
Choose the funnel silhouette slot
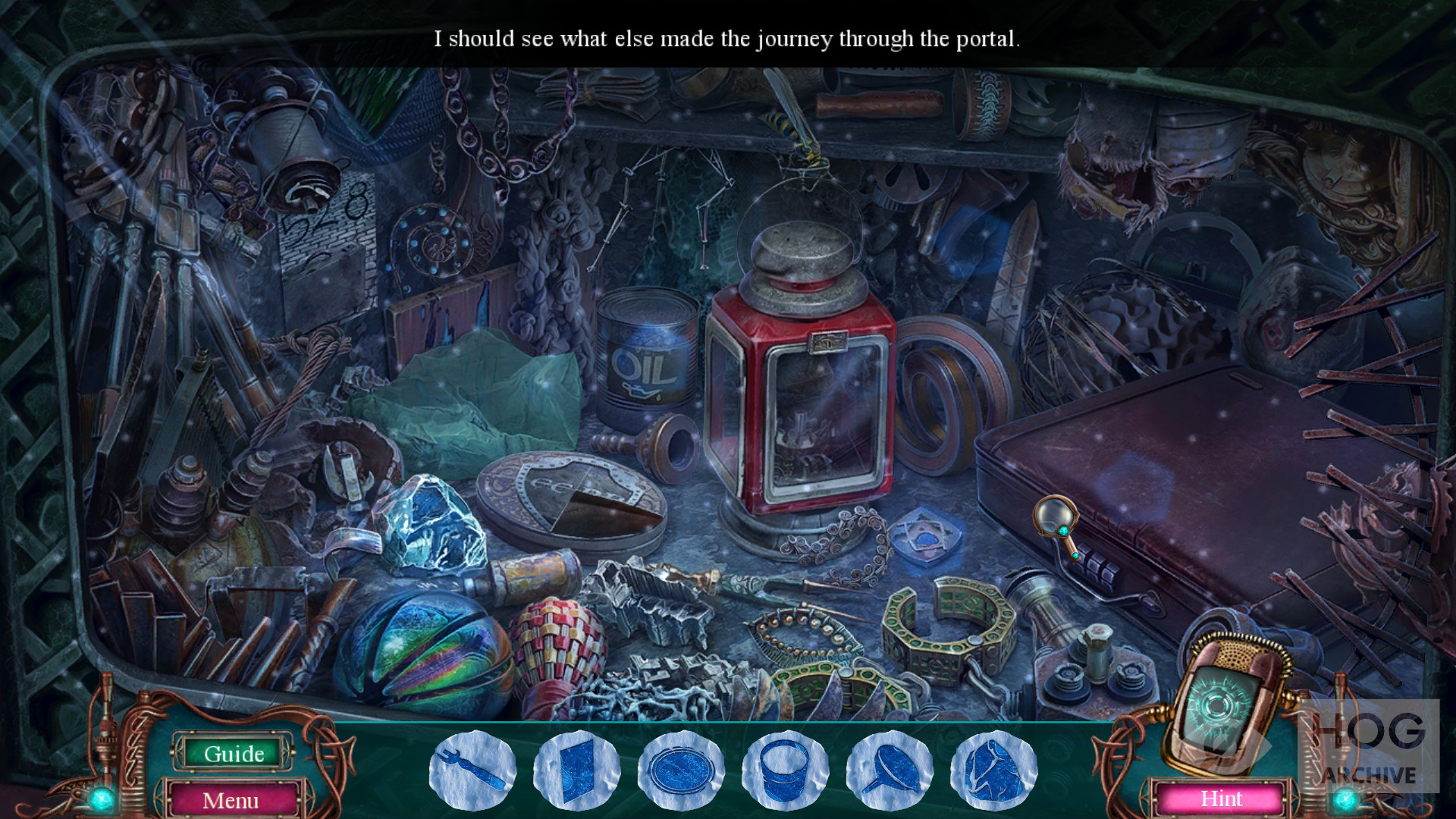889,770
